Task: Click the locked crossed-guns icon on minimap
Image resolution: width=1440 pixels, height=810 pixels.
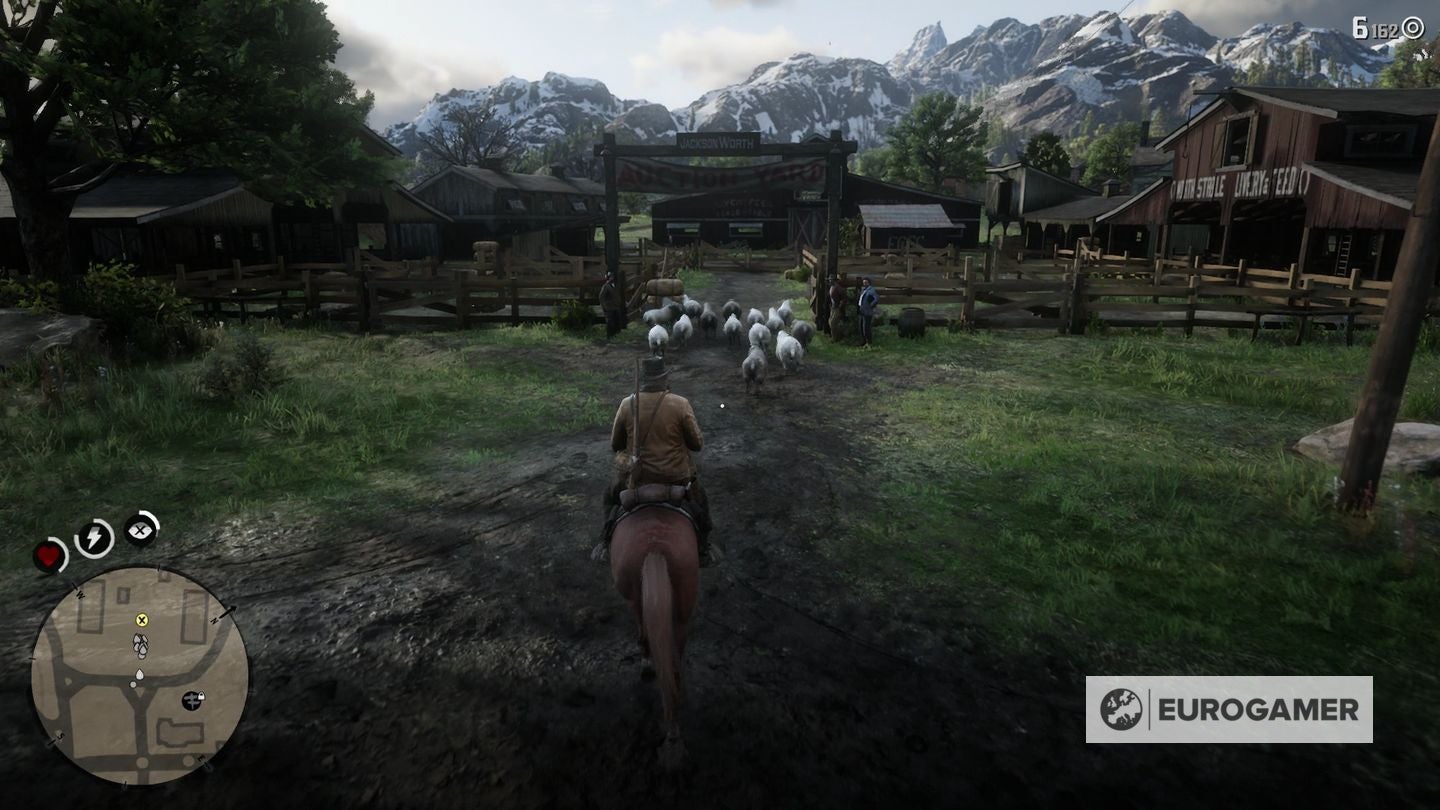Action: click(193, 700)
